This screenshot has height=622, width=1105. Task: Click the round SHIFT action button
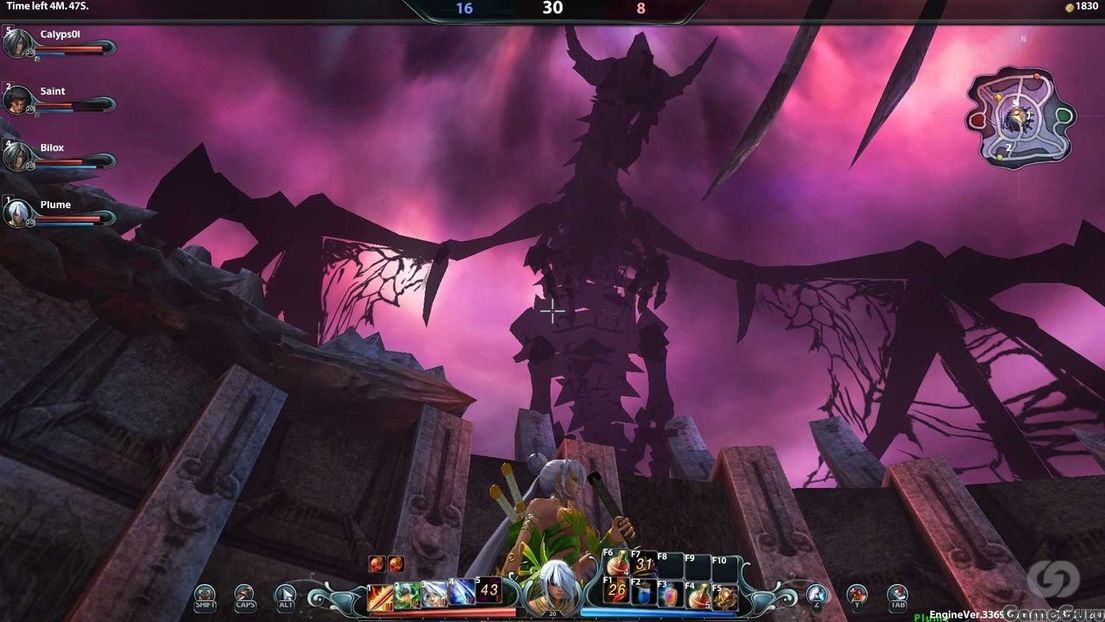click(205, 596)
